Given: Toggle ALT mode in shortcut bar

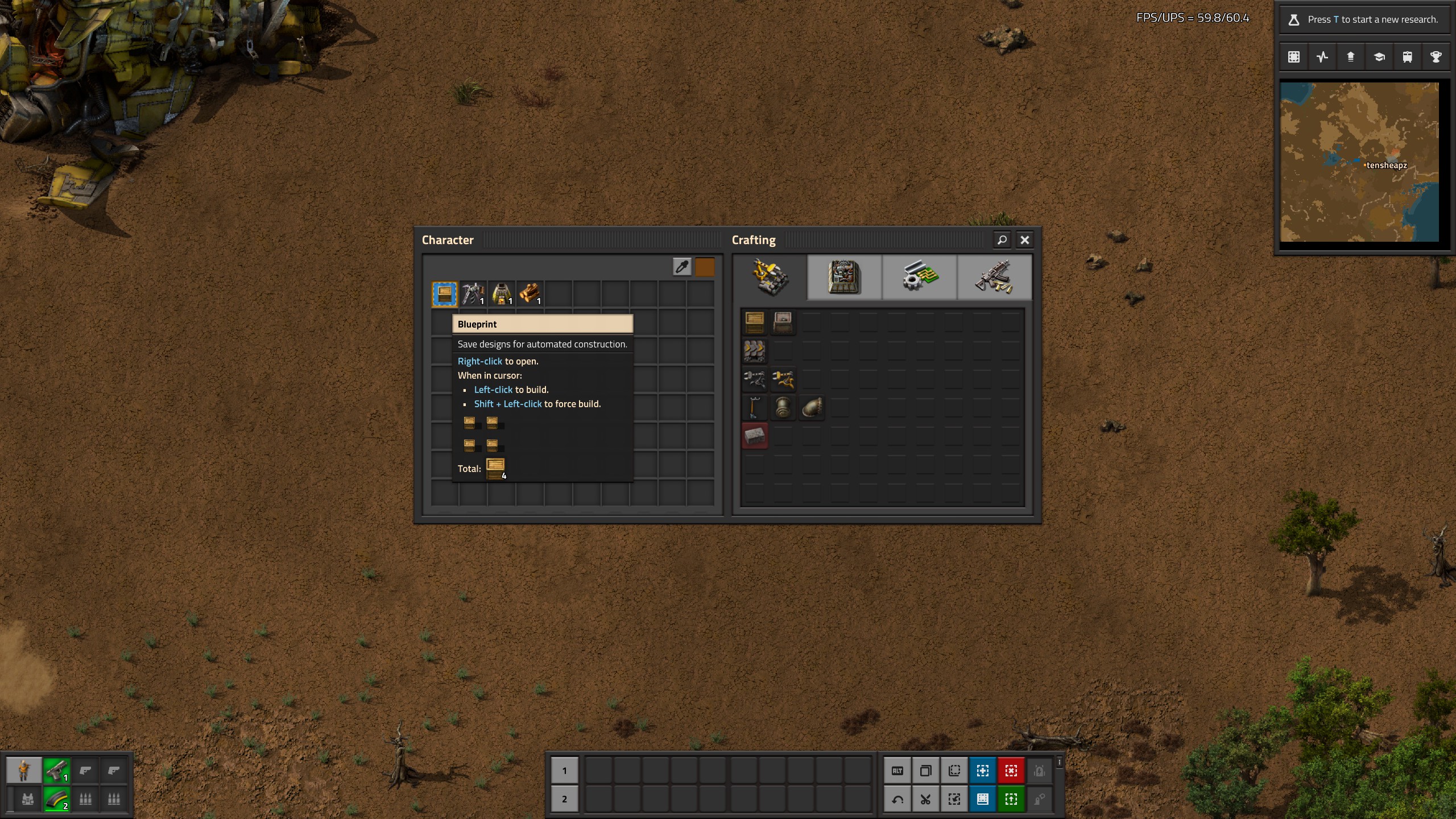Looking at the screenshot, I should (897, 771).
